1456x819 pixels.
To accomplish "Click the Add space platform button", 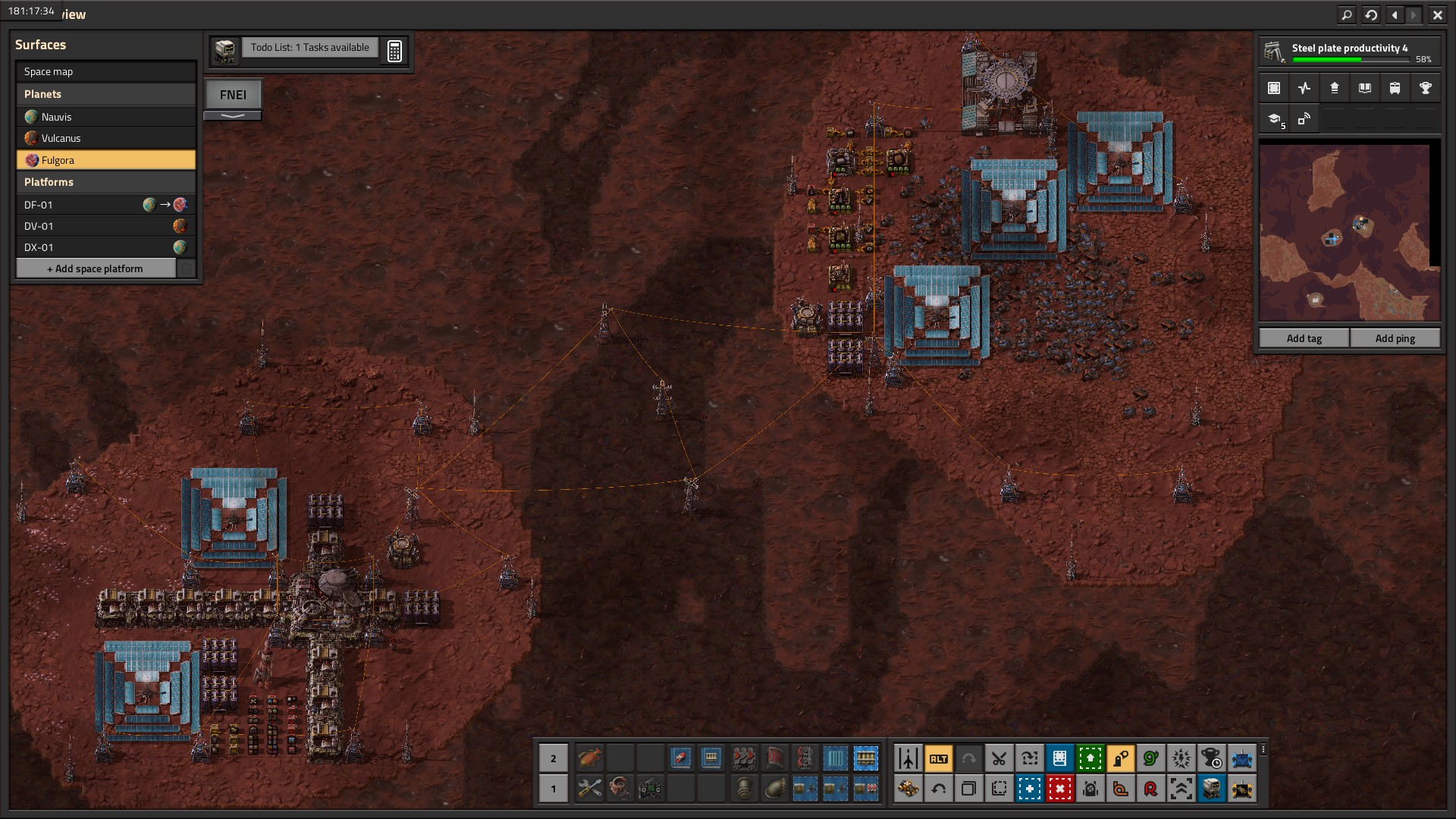I will (x=96, y=268).
